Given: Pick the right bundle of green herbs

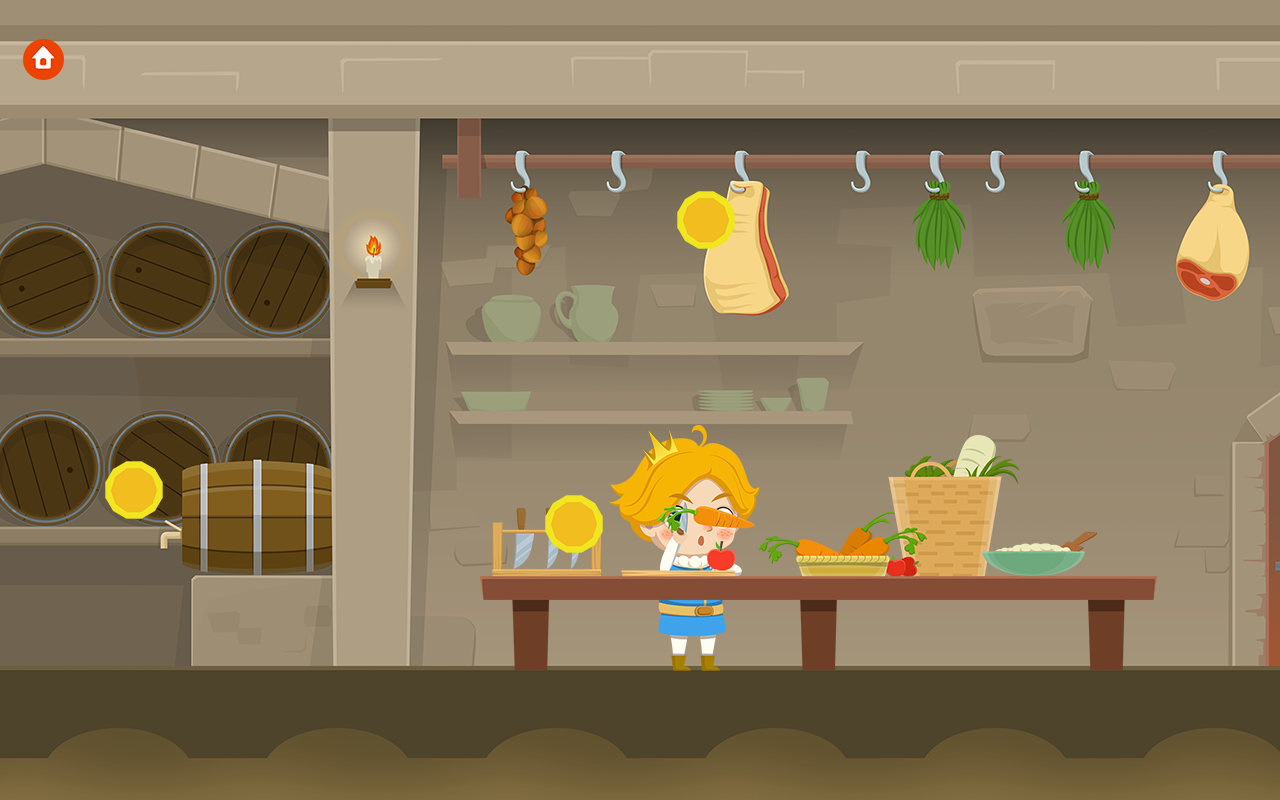Looking at the screenshot, I should tap(1090, 220).
